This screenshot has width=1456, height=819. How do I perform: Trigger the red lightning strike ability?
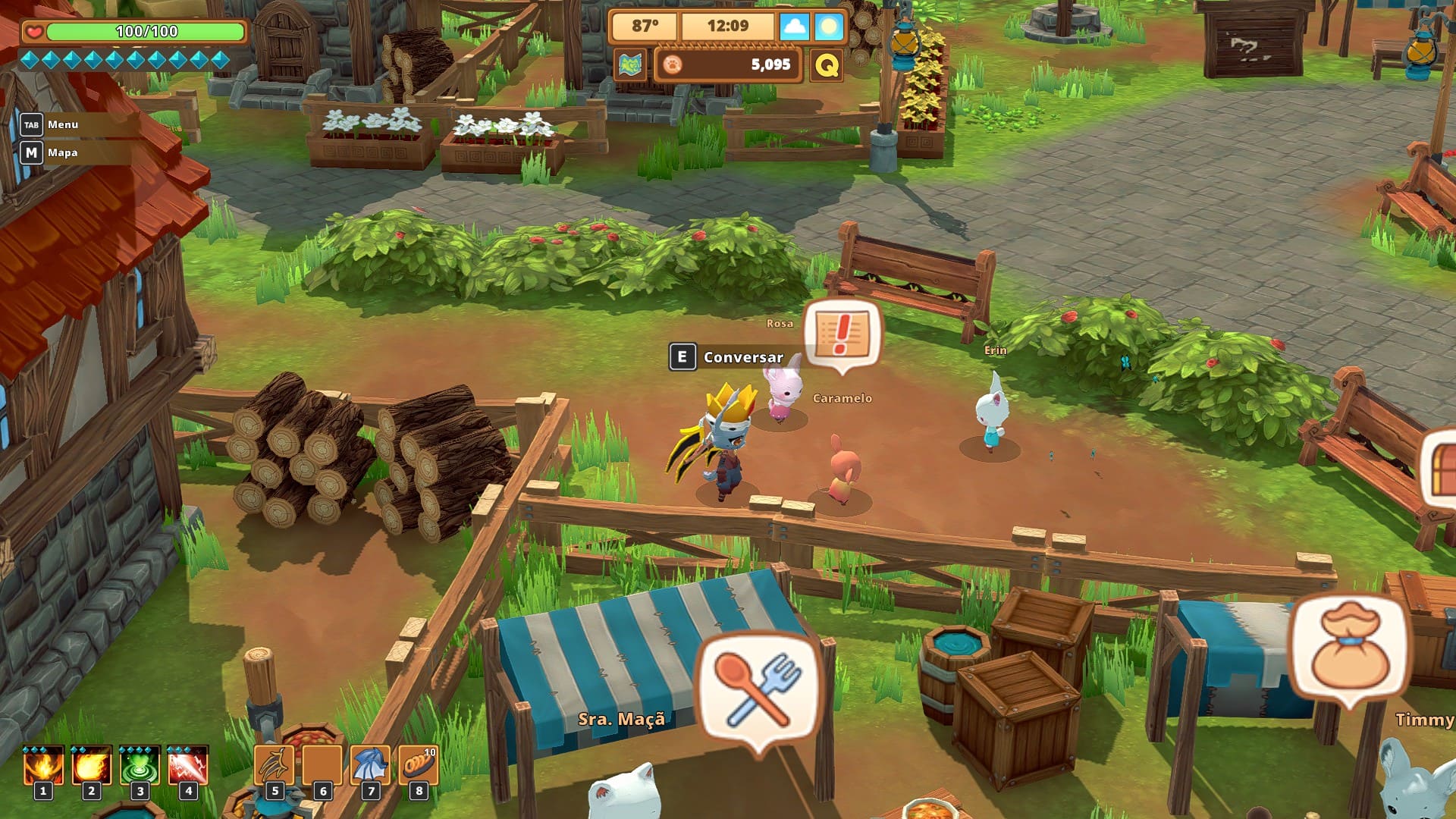pyautogui.click(x=188, y=766)
